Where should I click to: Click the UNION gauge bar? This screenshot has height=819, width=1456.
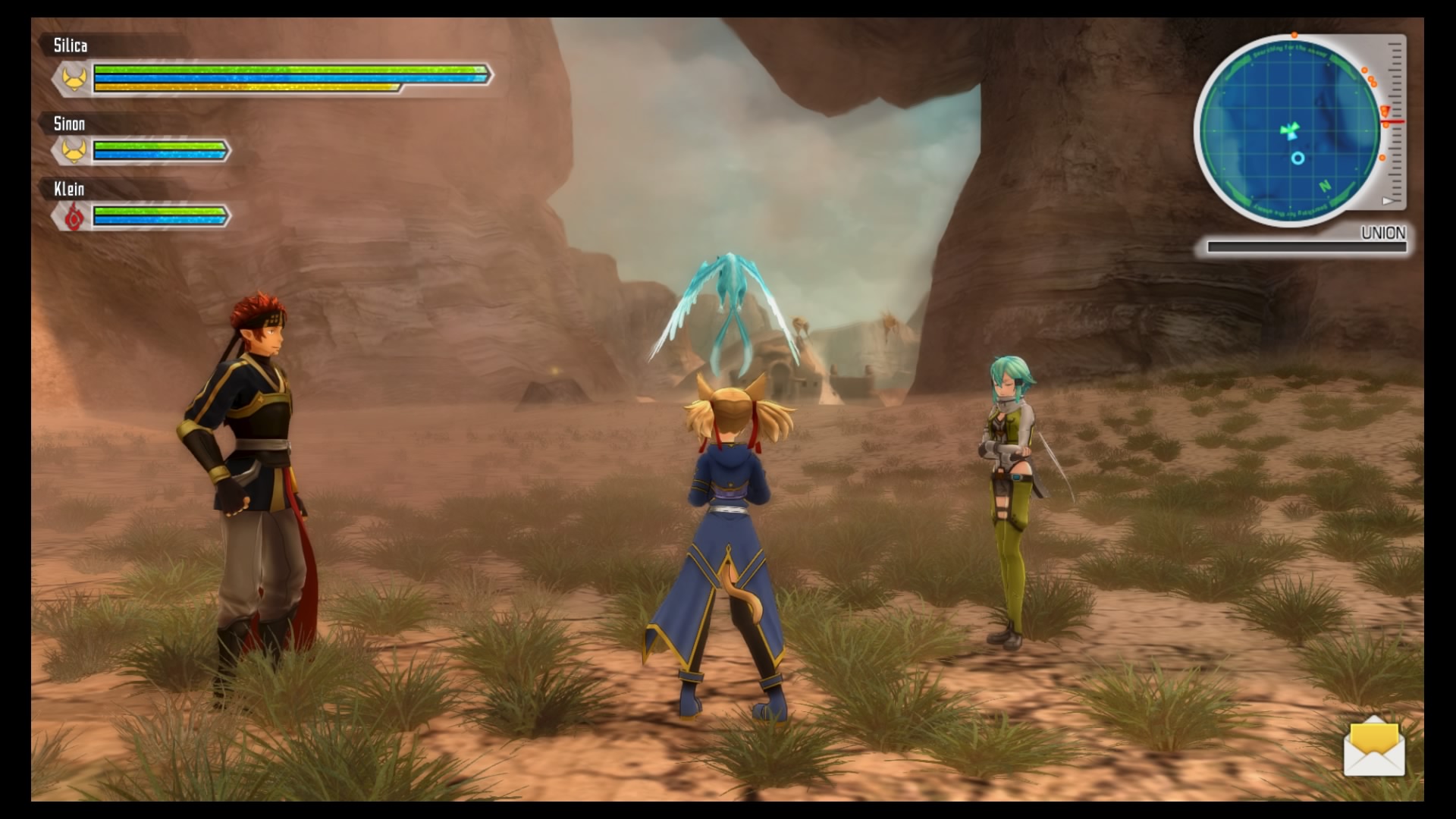pos(1306,246)
